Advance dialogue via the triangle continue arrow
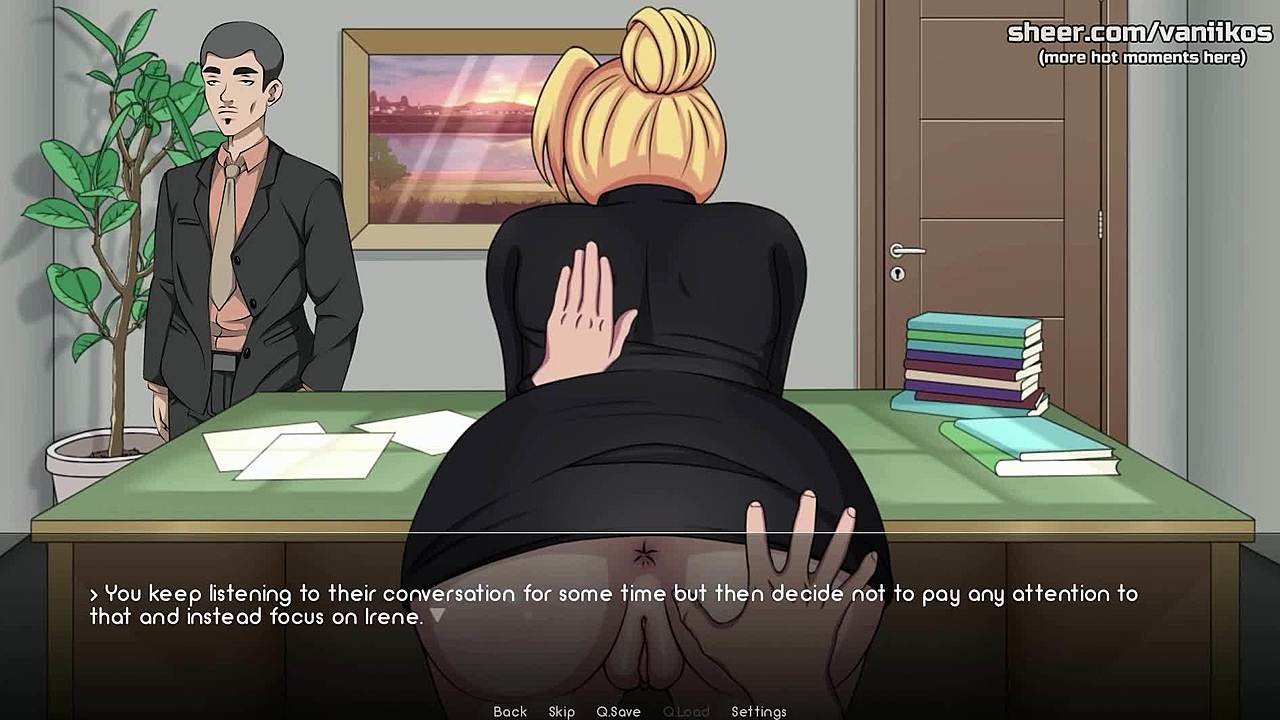The width and height of the screenshot is (1280, 720). click(x=437, y=616)
